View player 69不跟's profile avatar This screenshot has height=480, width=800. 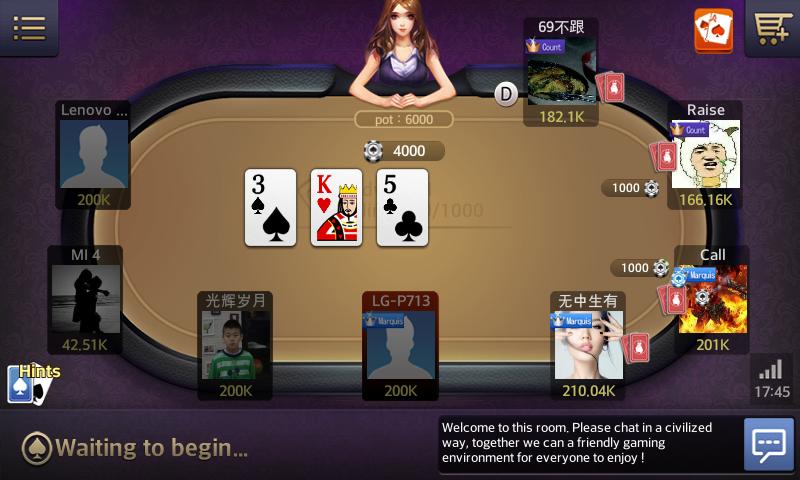[560, 72]
